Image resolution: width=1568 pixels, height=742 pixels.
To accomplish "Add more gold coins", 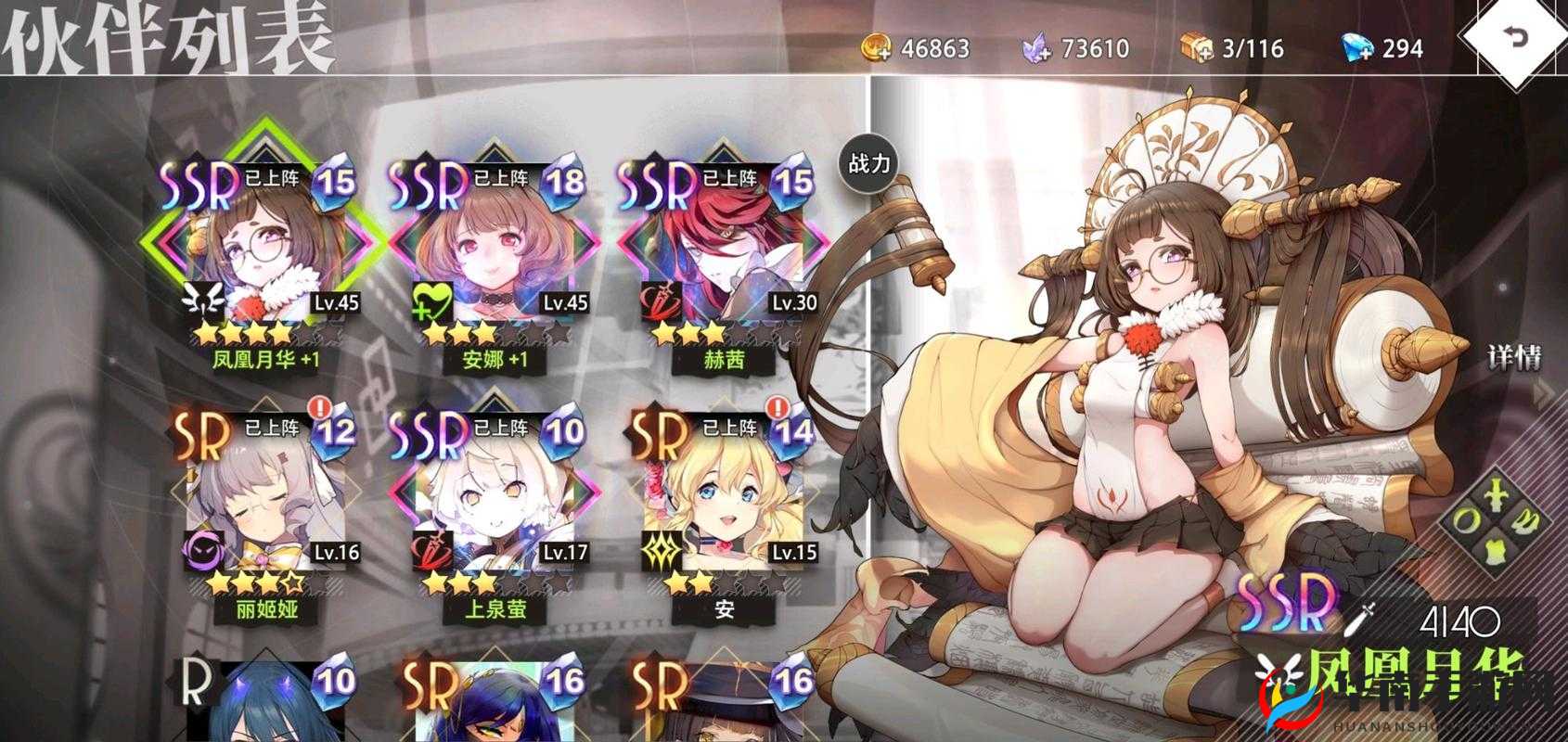I will click(x=877, y=47).
